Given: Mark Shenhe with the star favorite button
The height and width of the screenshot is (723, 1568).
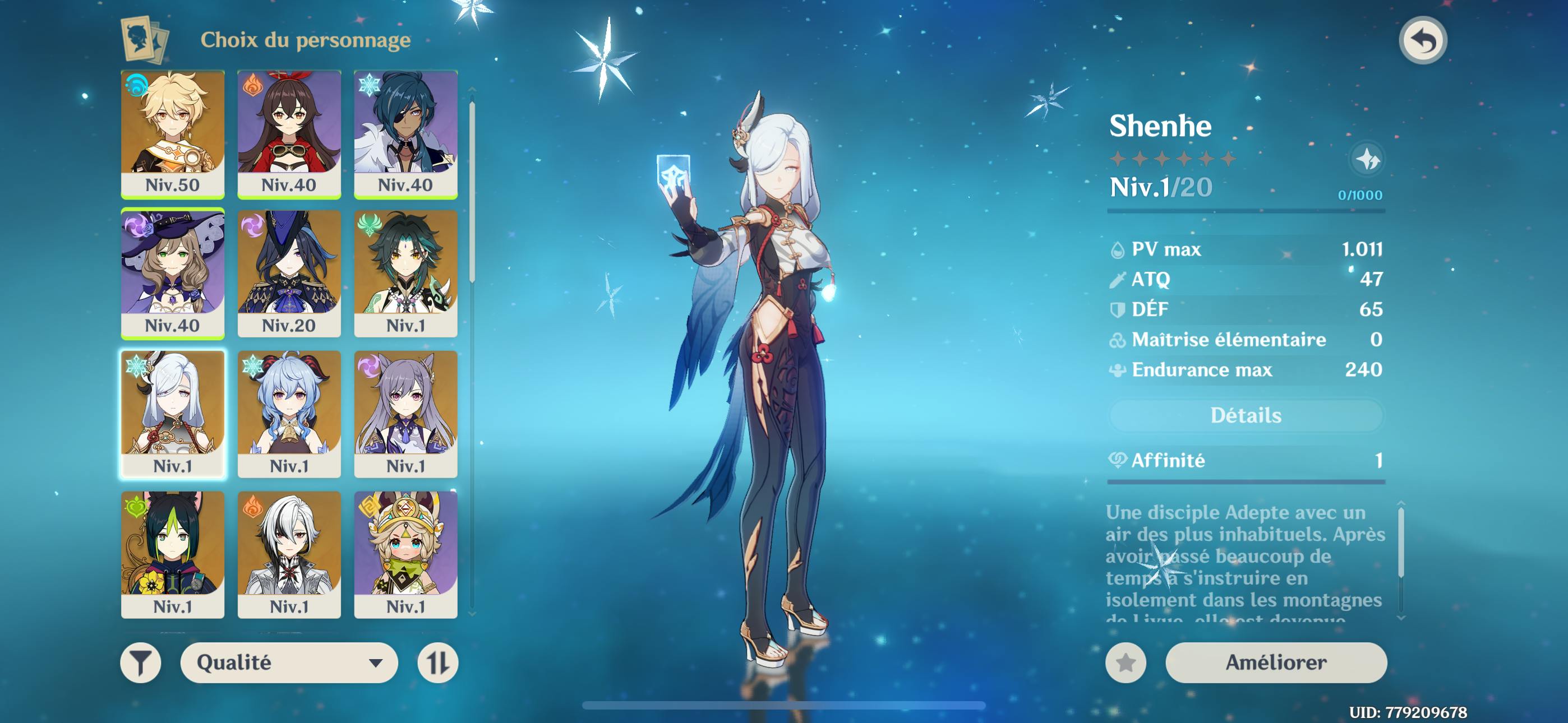Looking at the screenshot, I should [1126, 662].
